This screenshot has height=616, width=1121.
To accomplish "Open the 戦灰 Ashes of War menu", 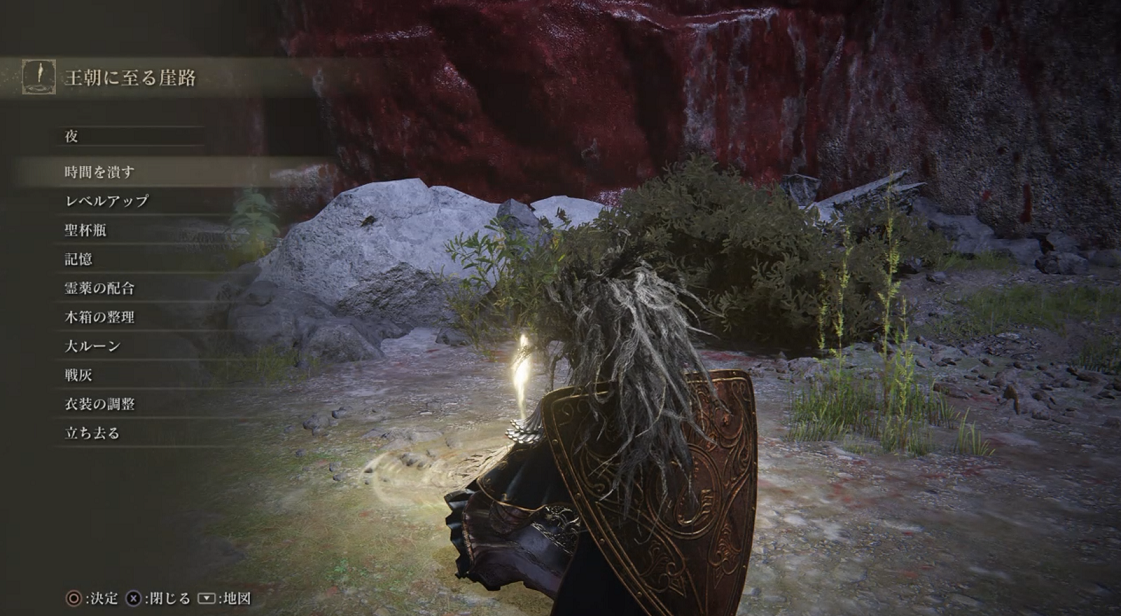I will (78, 375).
